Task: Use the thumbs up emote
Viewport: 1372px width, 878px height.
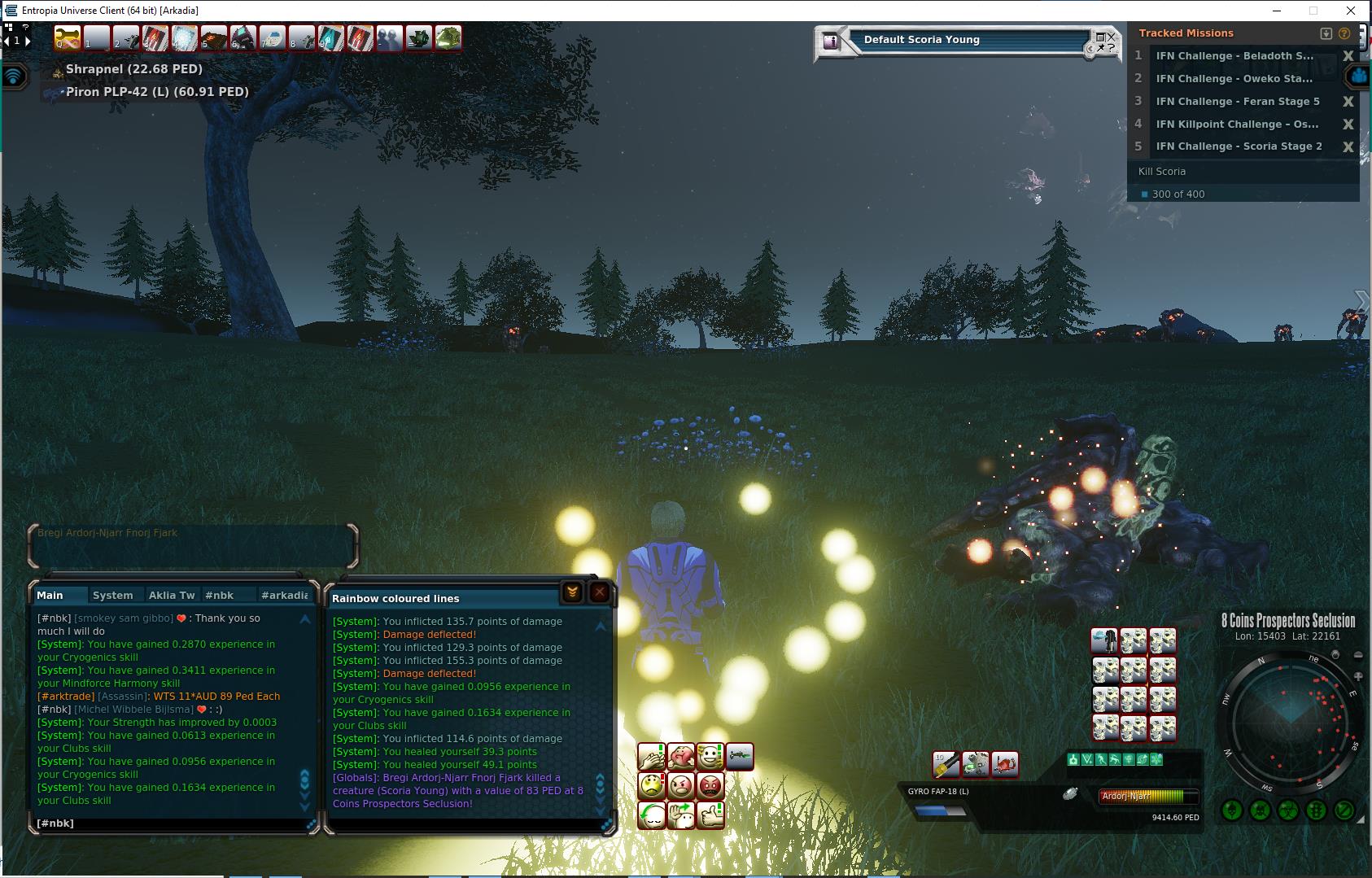Action: pyautogui.click(x=710, y=814)
